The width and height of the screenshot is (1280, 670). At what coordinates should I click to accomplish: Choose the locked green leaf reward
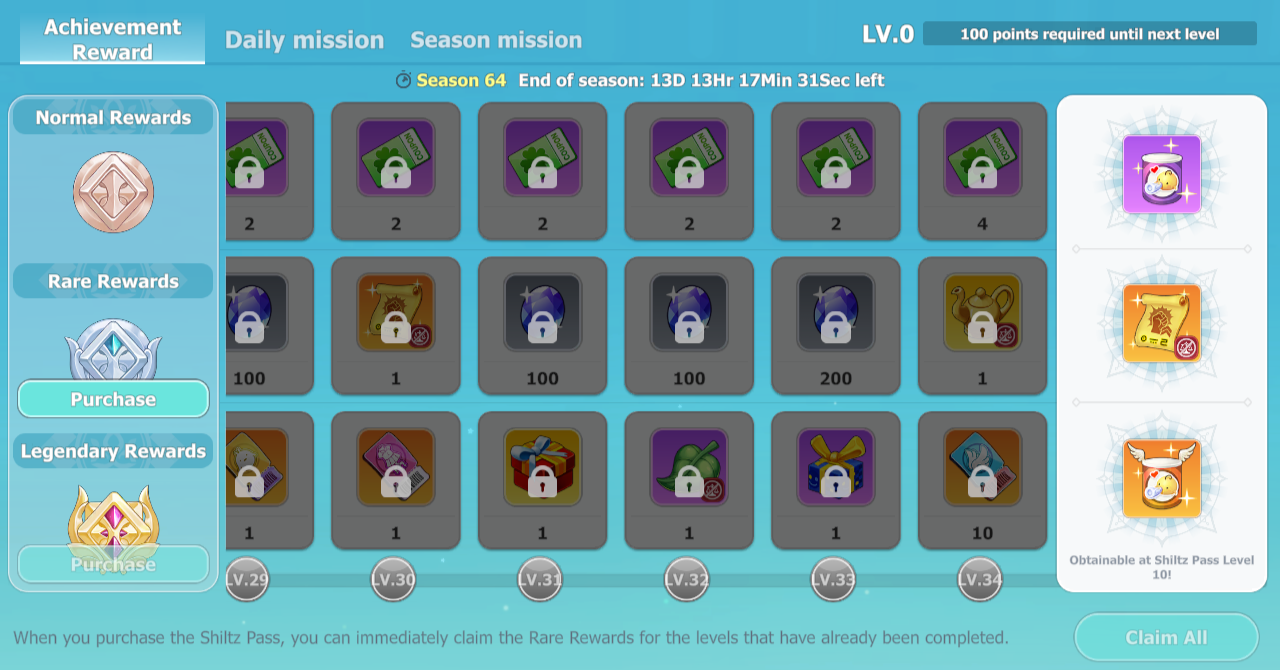pyautogui.click(x=689, y=468)
